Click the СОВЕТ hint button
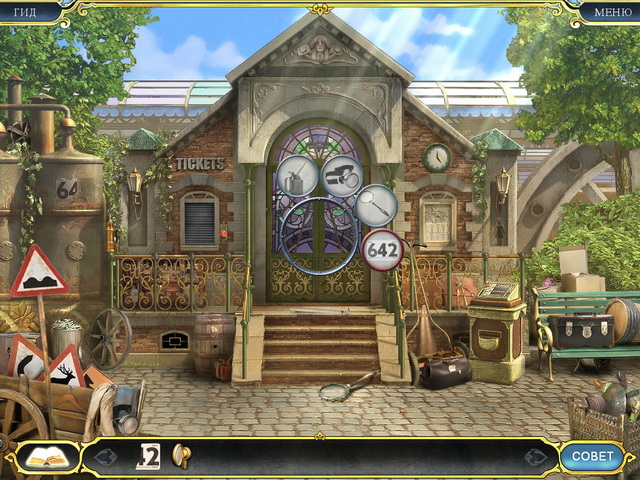Viewport: 640px width, 480px height. [x=591, y=457]
